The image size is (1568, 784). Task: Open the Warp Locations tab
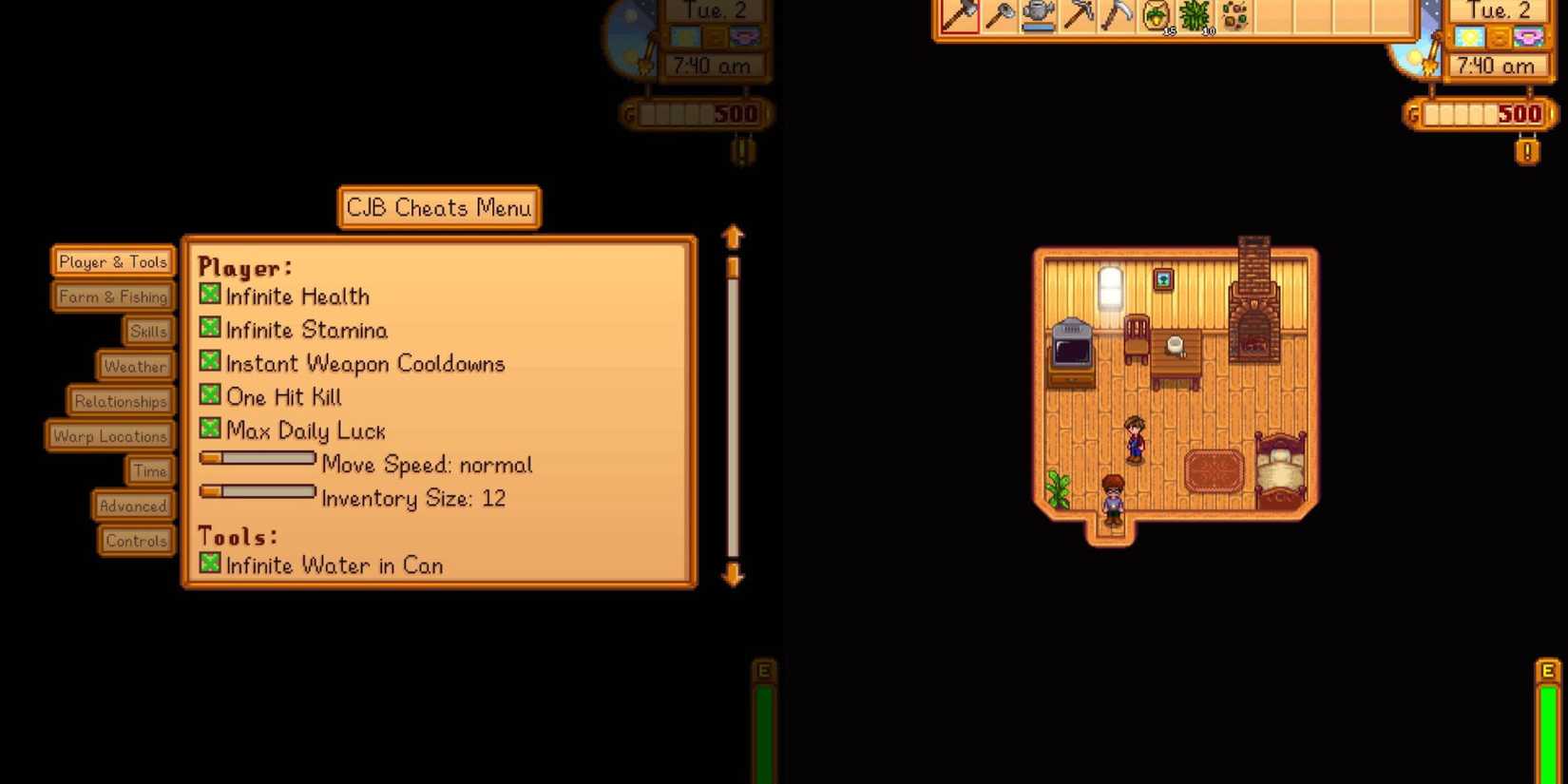(x=109, y=435)
